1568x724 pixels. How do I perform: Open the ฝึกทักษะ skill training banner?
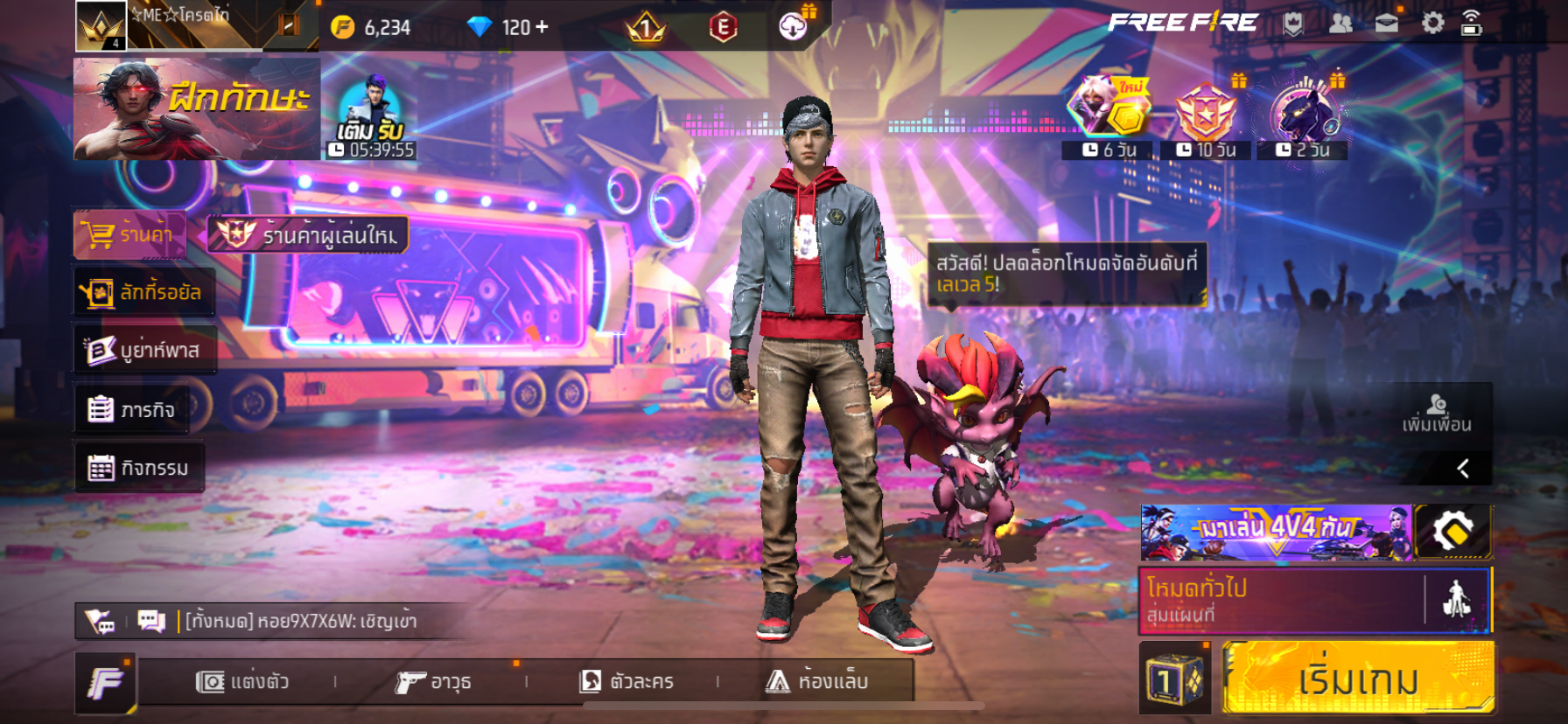196,108
